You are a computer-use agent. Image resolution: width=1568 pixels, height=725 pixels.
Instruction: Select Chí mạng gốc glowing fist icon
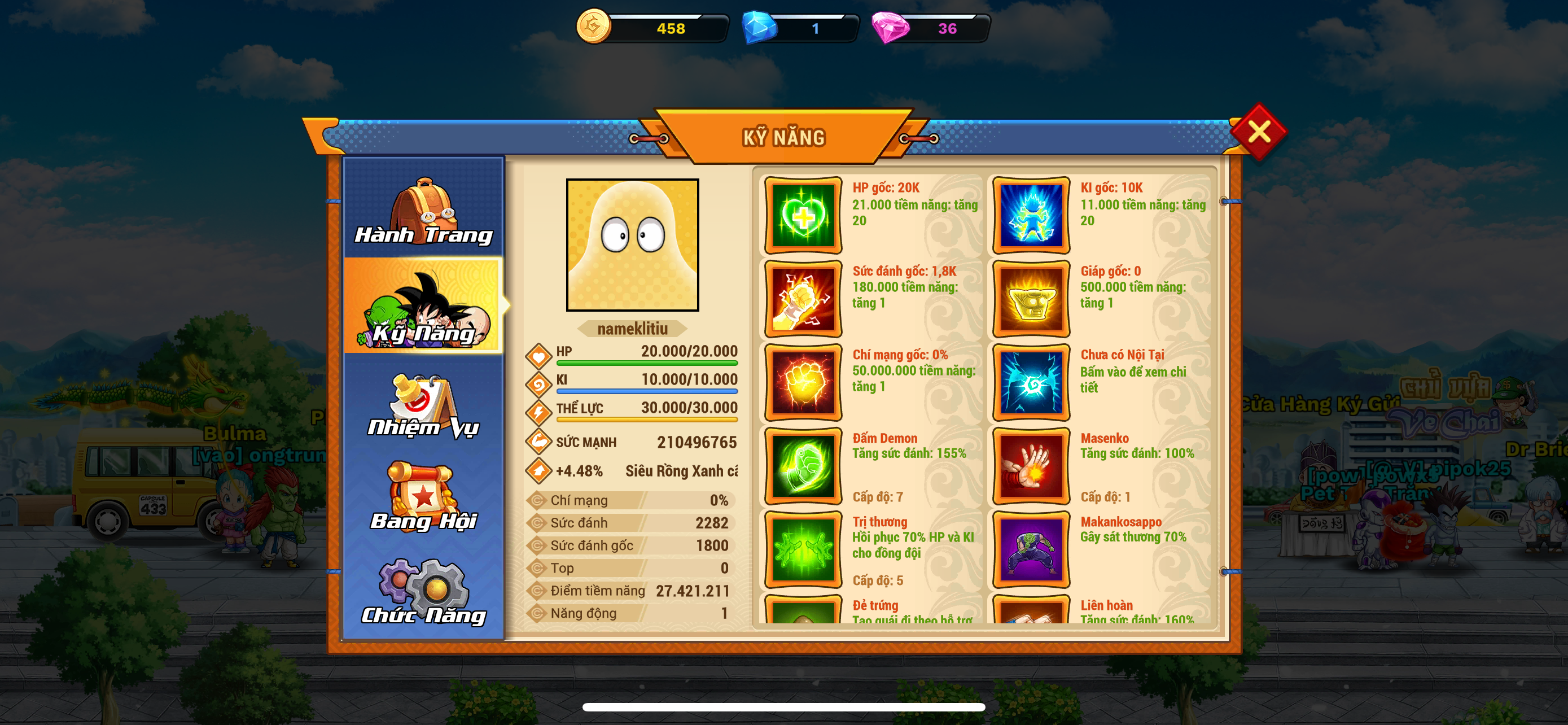pyautogui.click(x=803, y=382)
